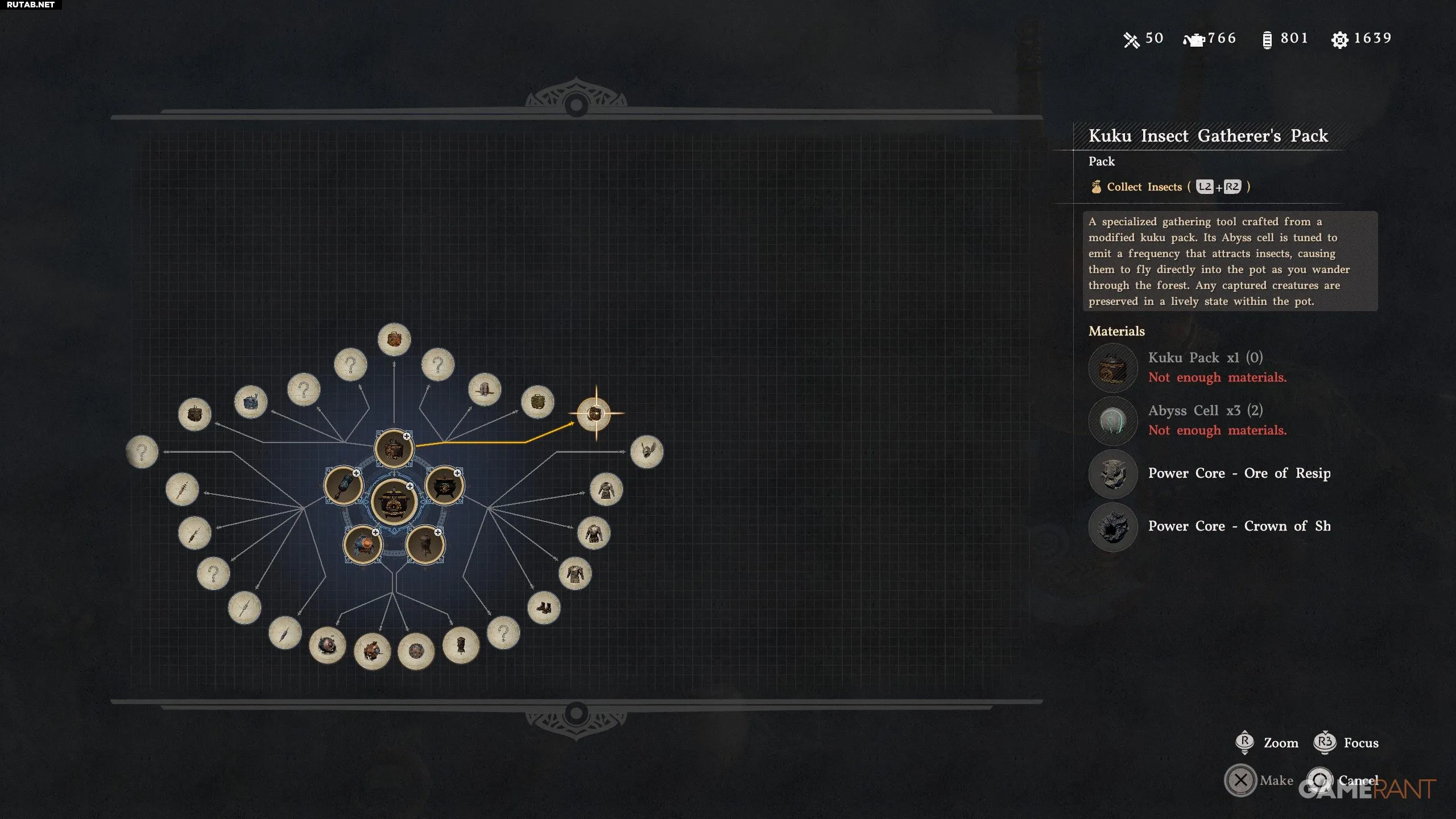Select the Power Core - Ore of Resip entry
Viewport: 1456px width, 819px height.
point(1239,473)
